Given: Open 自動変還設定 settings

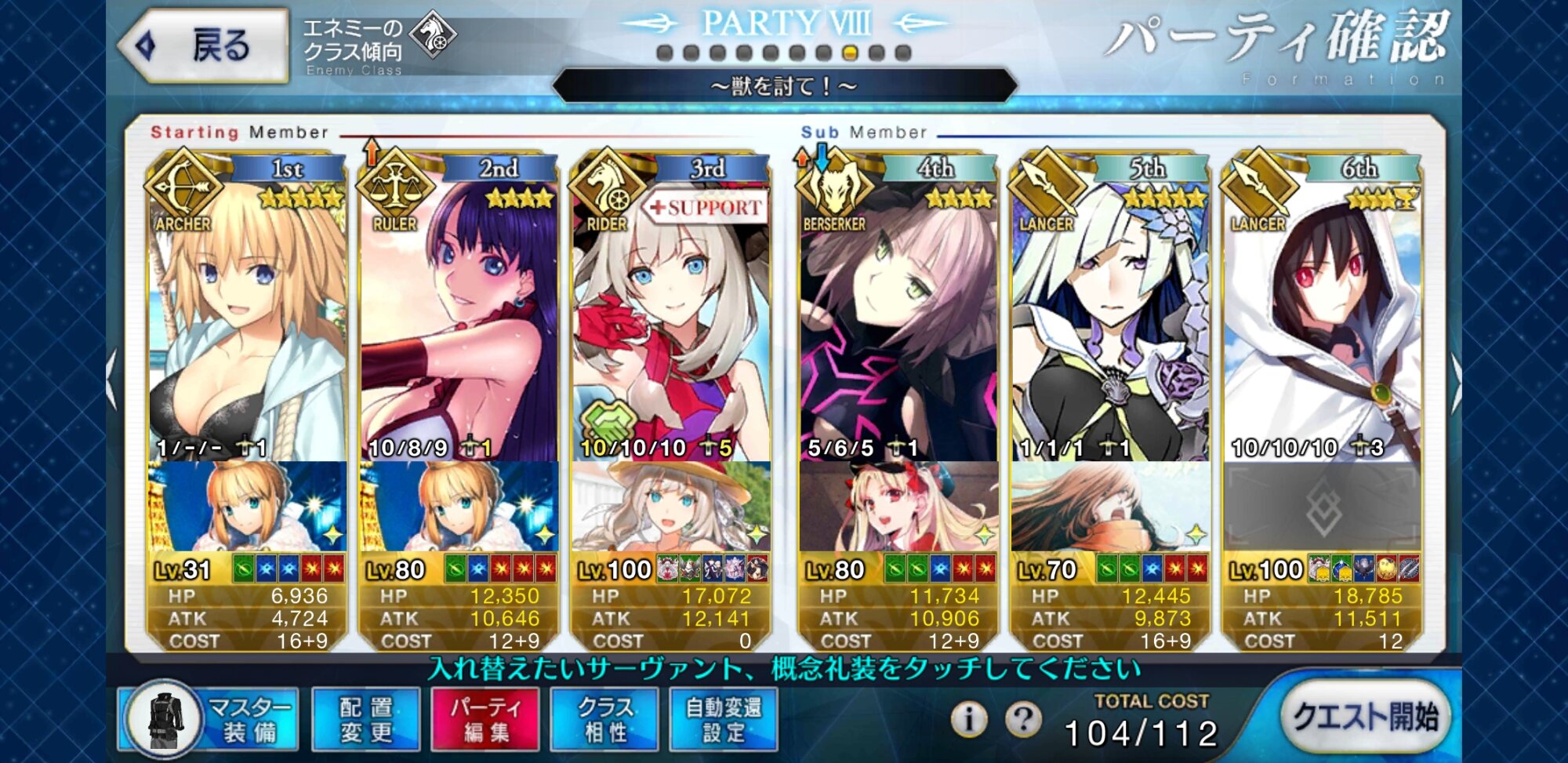Looking at the screenshot, I should tap(724, 719).
